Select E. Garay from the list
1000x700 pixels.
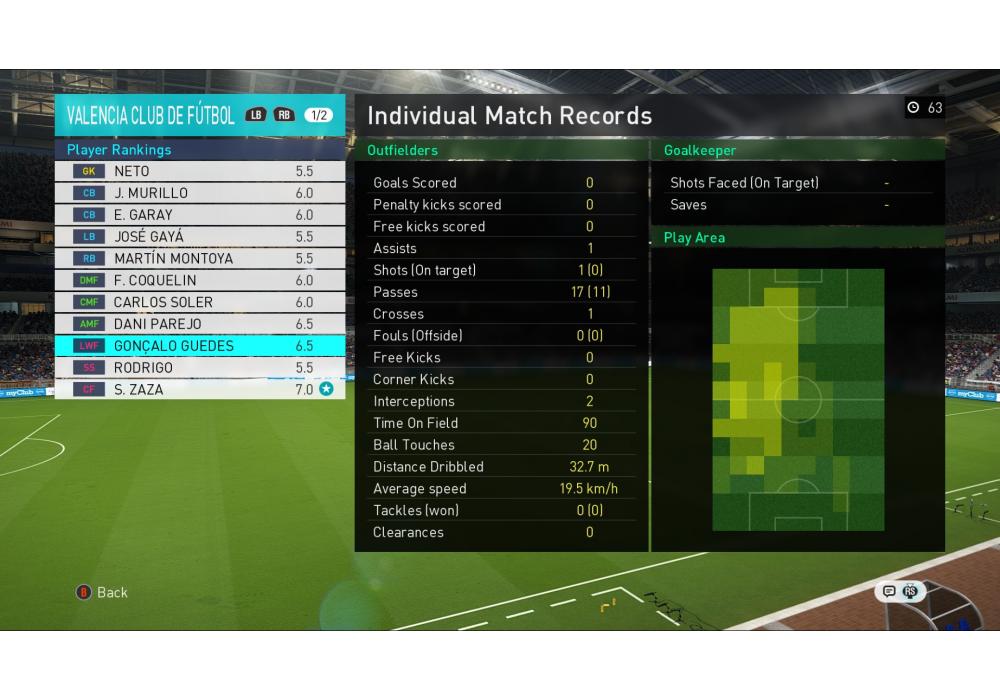[200, 215]
